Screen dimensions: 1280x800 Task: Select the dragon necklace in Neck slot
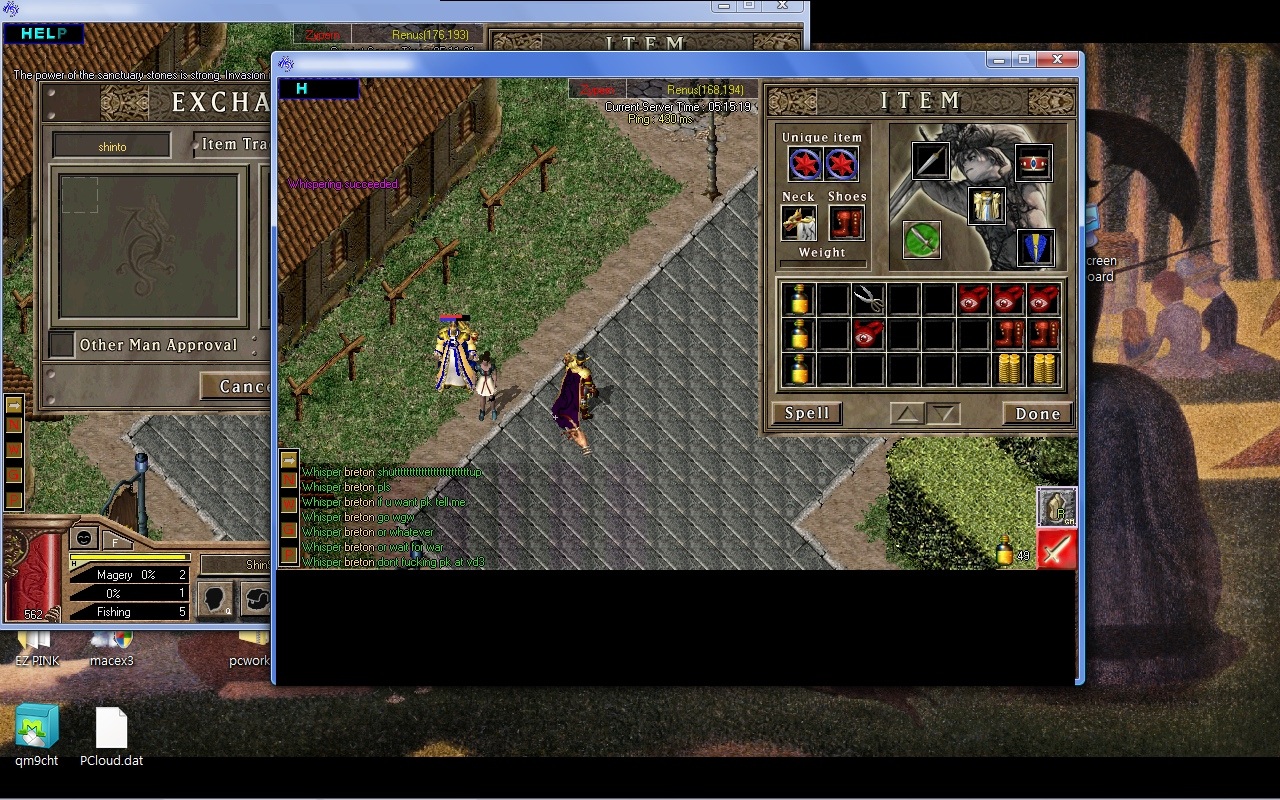click(x=798, y=223)
